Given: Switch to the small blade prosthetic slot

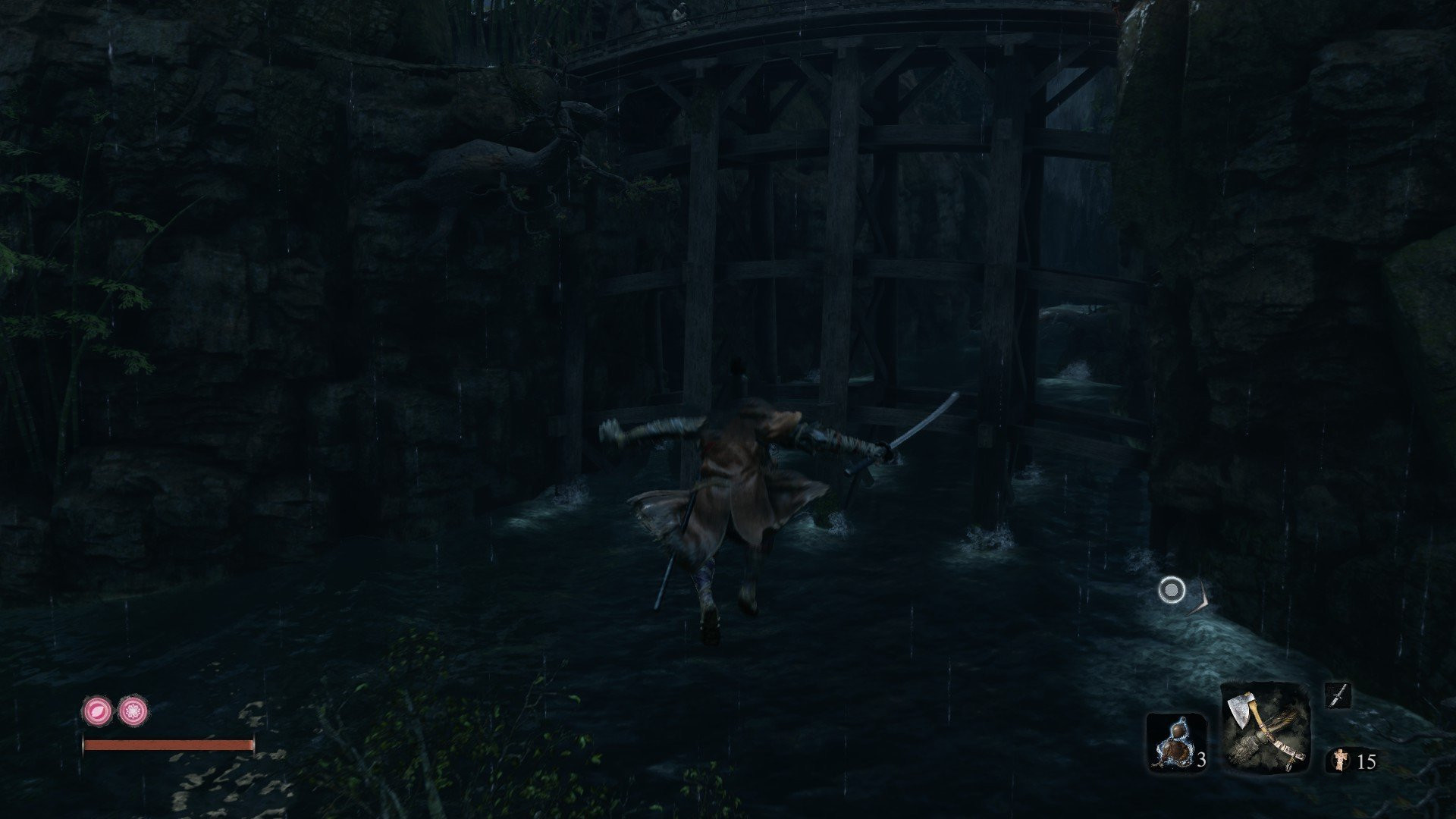Looking at the screenshot, I should click(1338, 695).
